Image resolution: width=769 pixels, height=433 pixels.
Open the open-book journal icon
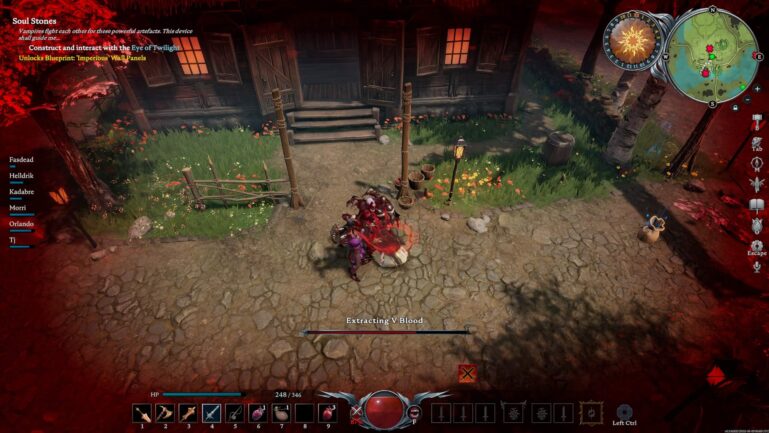pos(757,205)
